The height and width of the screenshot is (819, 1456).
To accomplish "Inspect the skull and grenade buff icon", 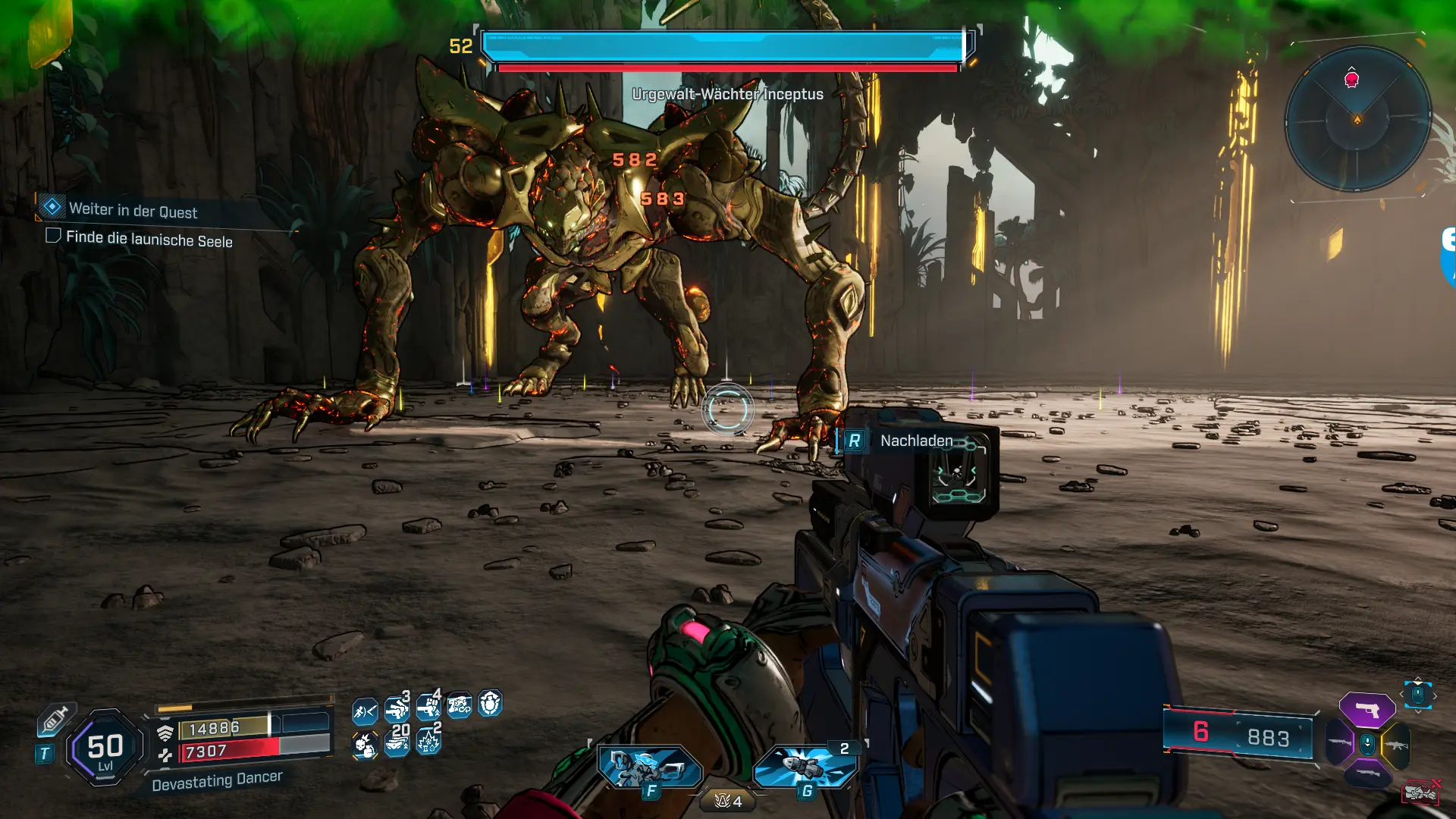I will coord(365,745).
